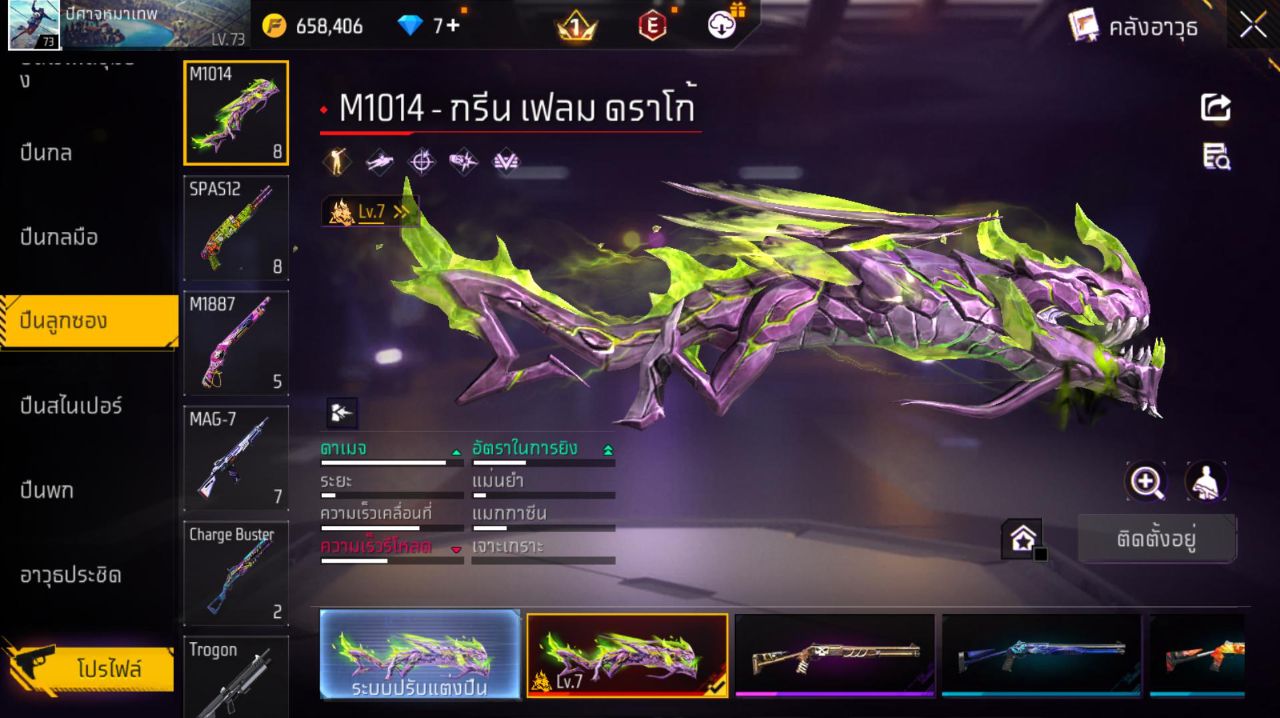Switch to the ปืนกลมือ category
Screen dimensions: 1280x718
click(x=59, y=237)
